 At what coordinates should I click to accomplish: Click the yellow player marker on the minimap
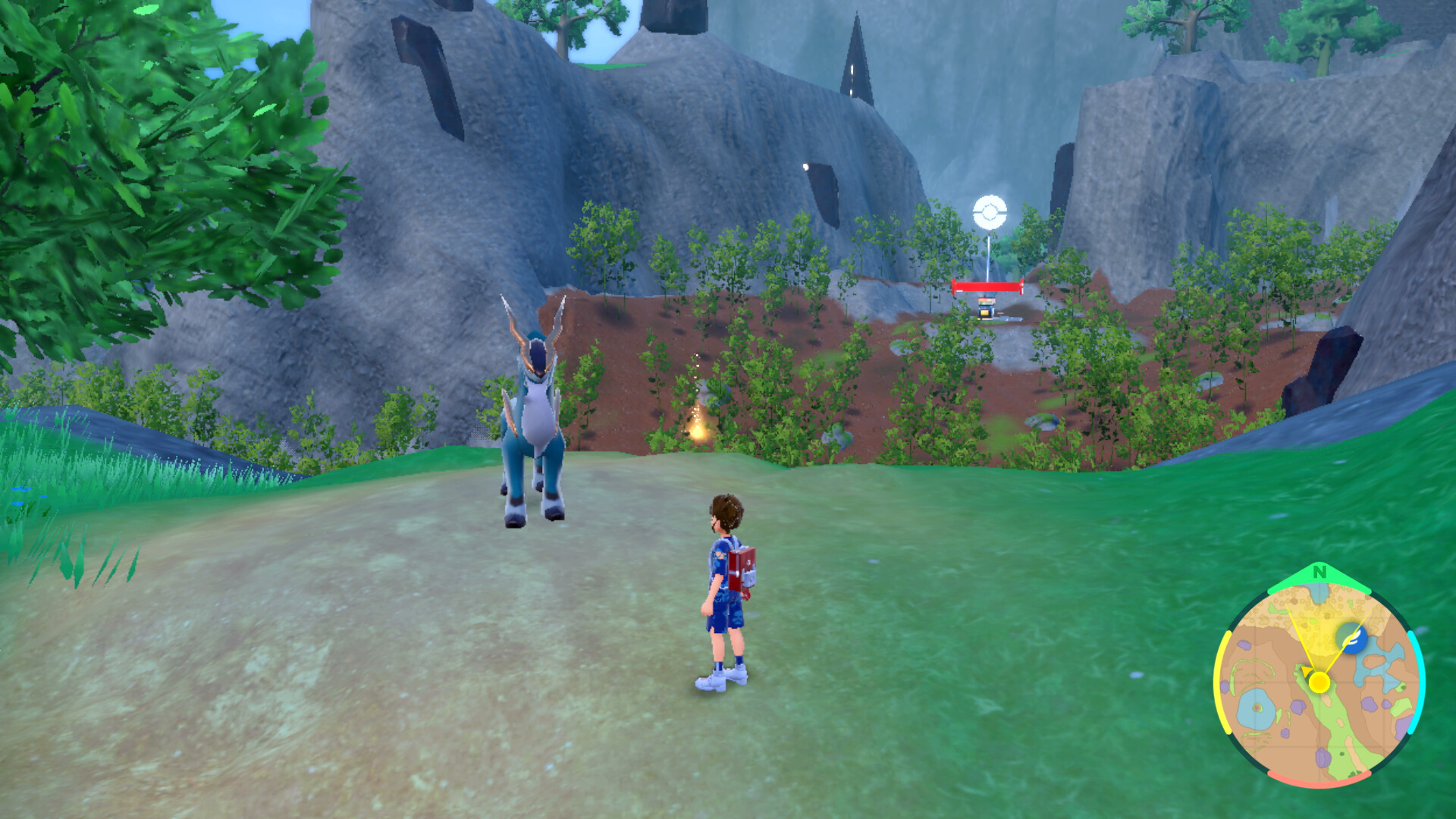(x=1319, y=682)
